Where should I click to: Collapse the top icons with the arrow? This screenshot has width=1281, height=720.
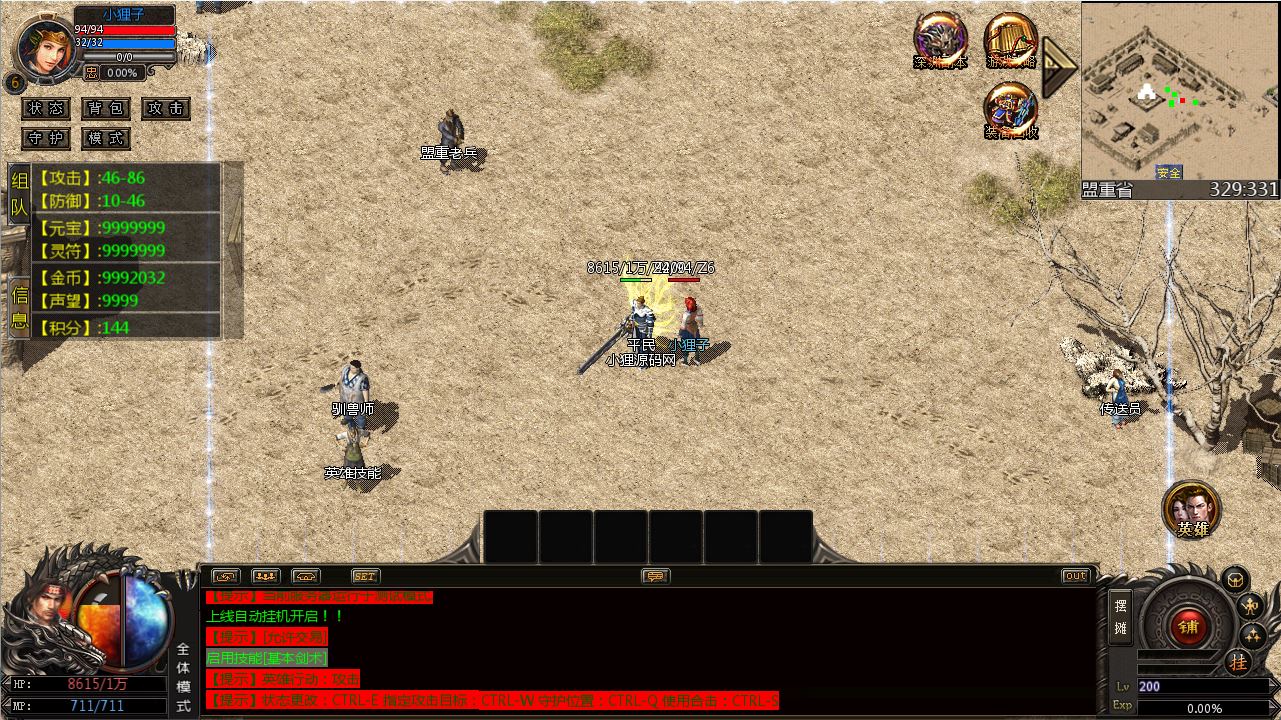(x=1057, y=66)
